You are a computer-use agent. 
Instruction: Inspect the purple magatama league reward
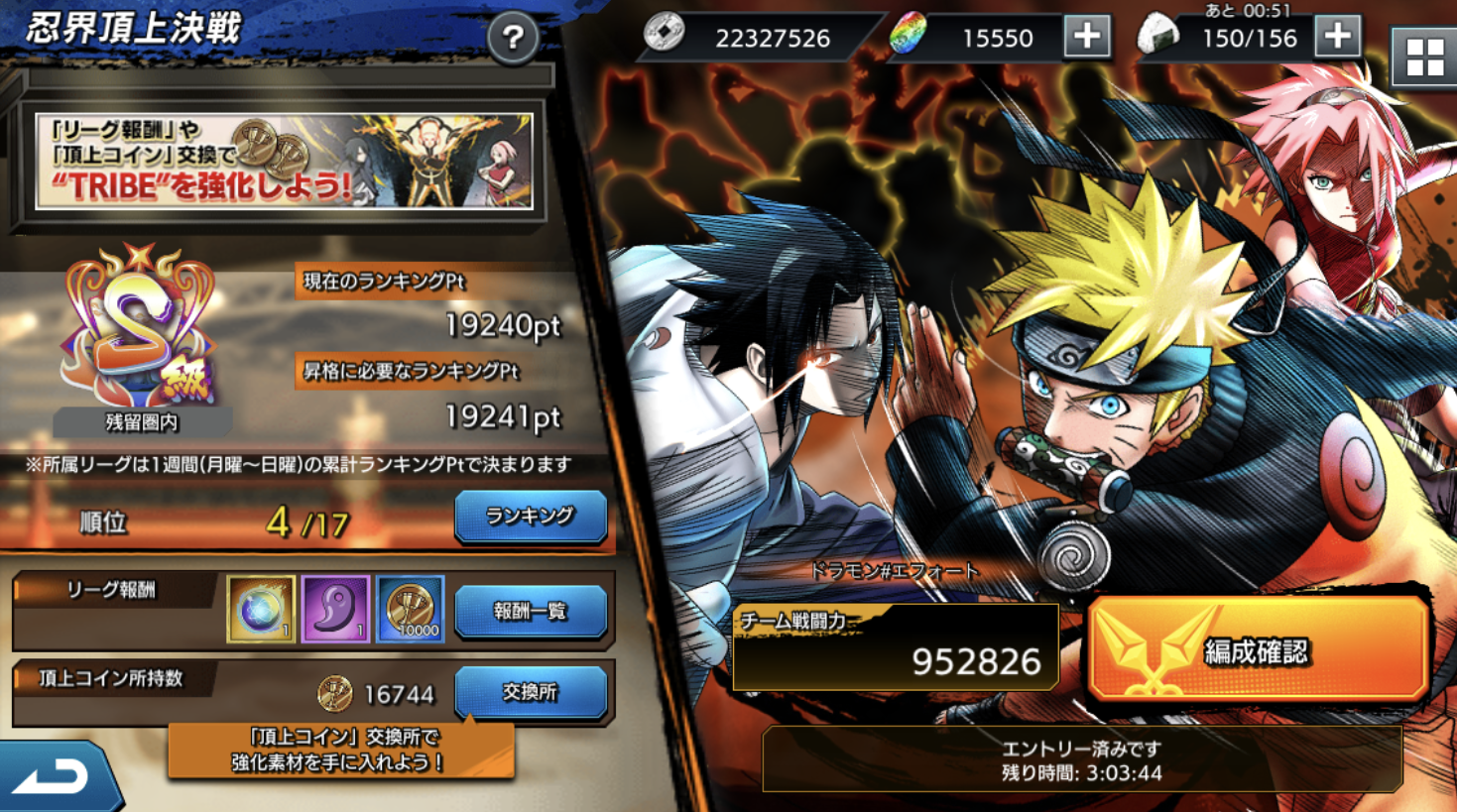[x=335, y=609]
